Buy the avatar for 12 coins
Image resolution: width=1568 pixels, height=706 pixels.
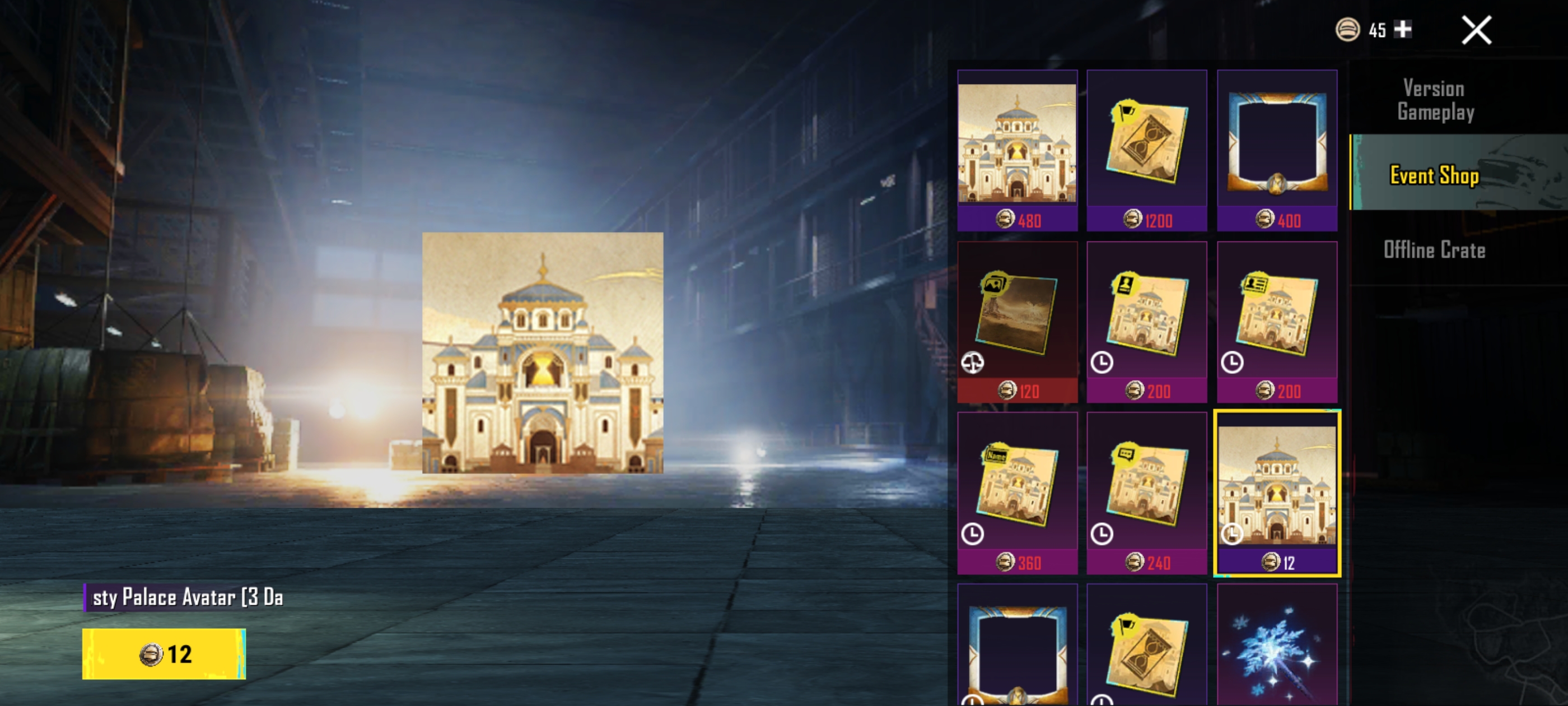(x=164, y=654)
